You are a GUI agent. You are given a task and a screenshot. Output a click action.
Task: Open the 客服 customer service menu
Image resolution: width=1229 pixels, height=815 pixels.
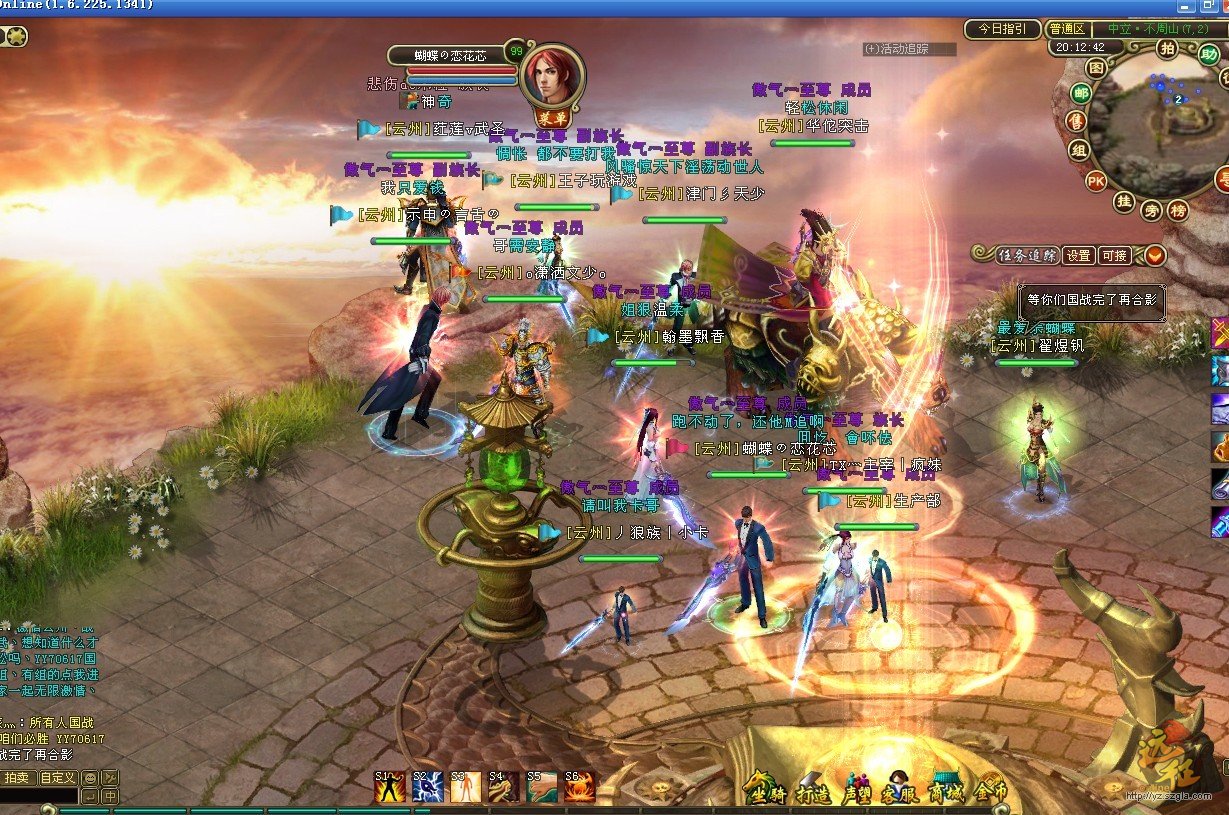pos(899,789)
